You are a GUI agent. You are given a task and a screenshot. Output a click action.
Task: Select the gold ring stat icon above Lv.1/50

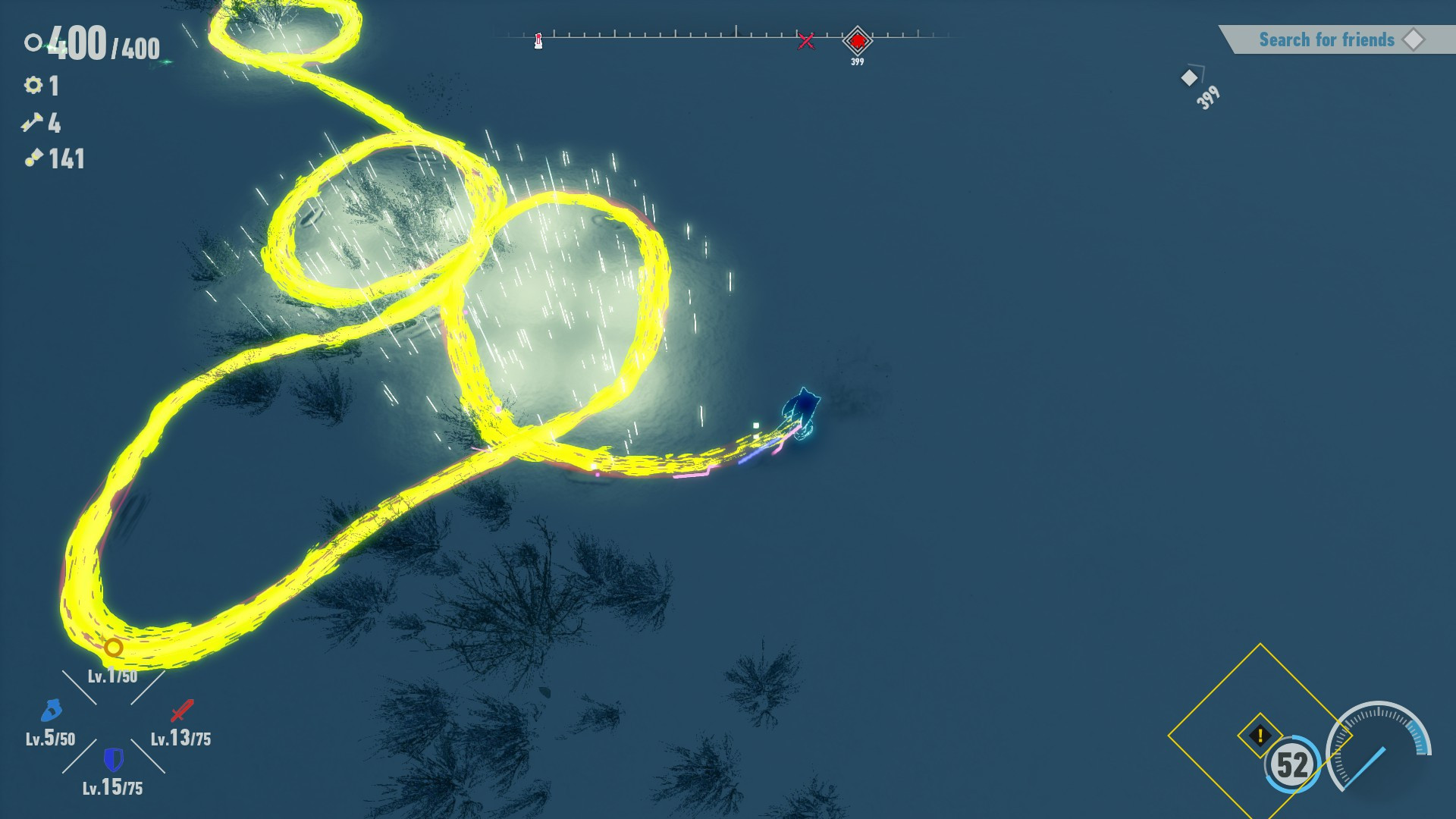pos(114,648)
